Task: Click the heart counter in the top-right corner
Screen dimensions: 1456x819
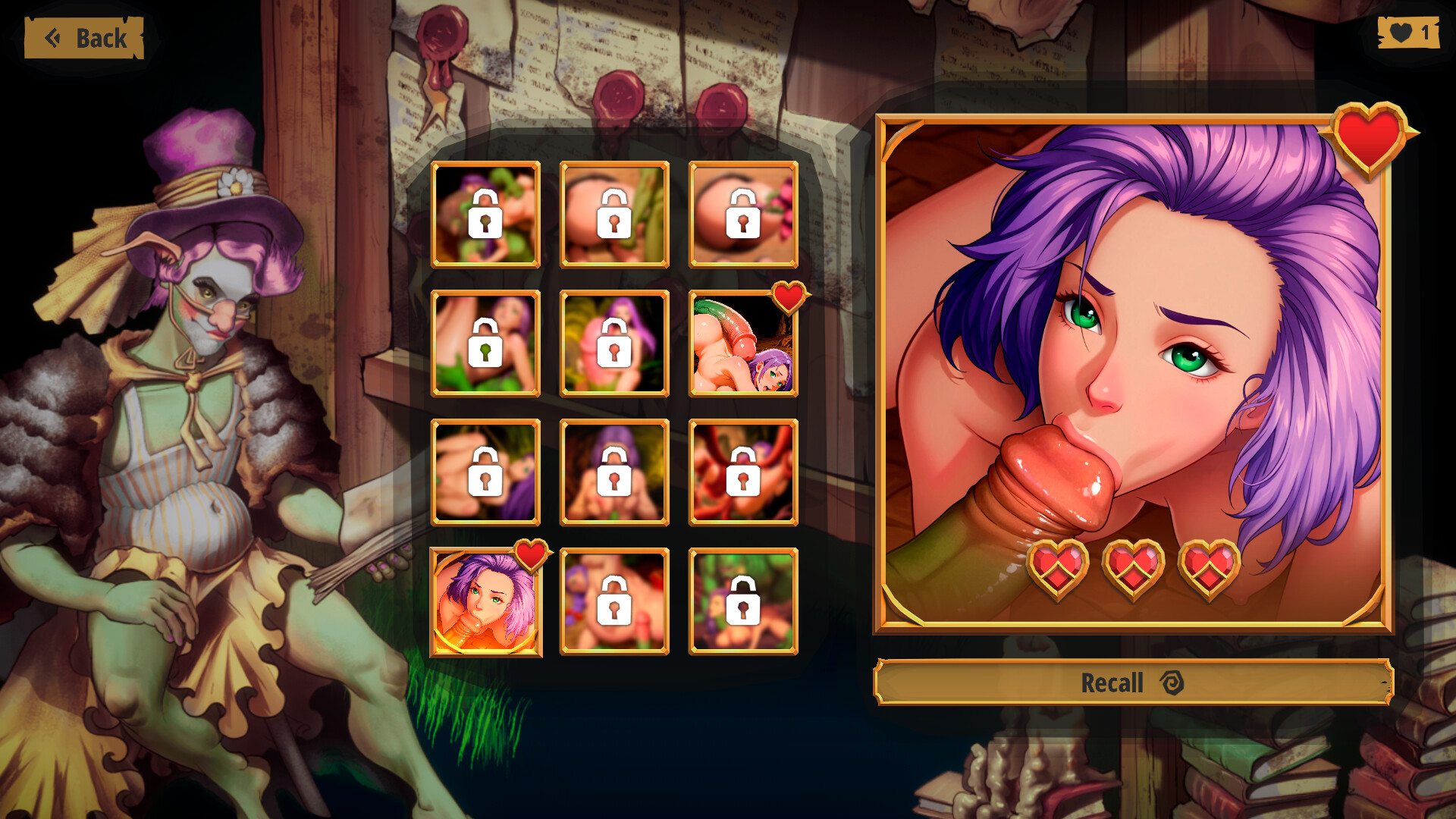Action: [x=1410, y=32]
